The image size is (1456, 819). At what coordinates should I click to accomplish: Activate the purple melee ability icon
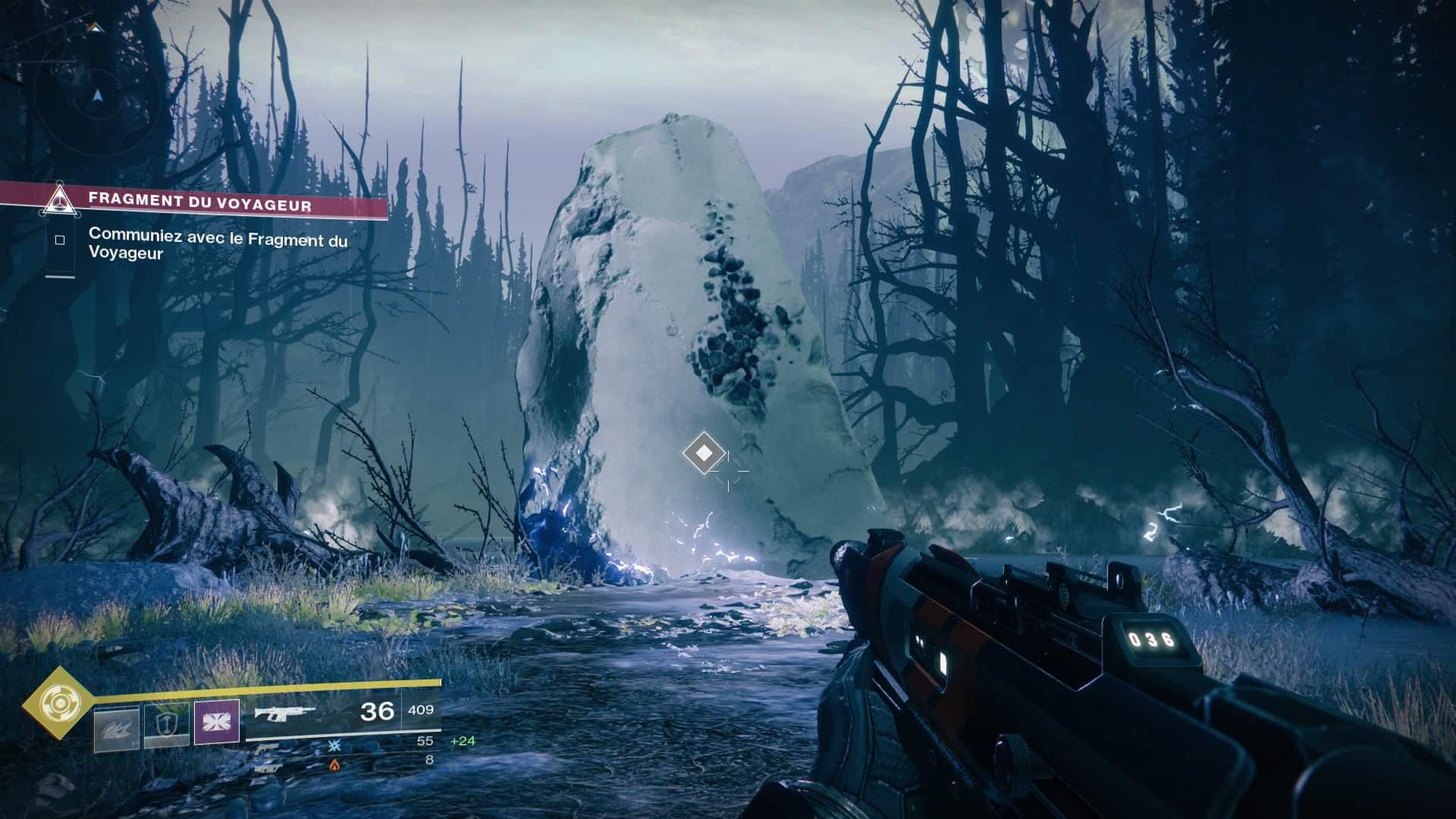pyautogui.click(x=217, y=721)
